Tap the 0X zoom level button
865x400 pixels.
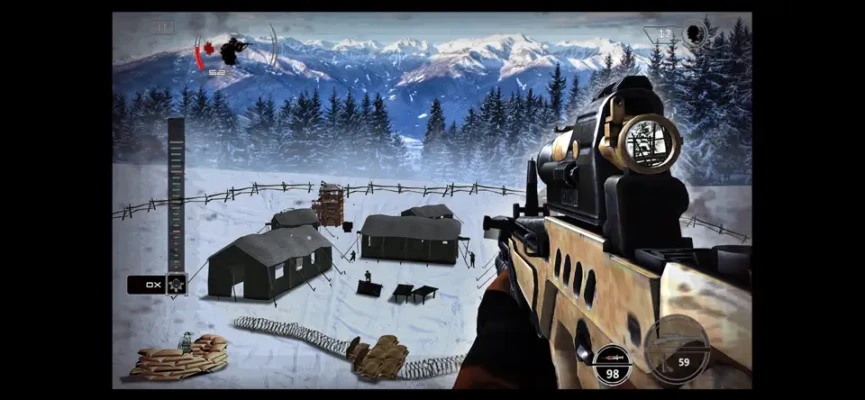point(146,285)
